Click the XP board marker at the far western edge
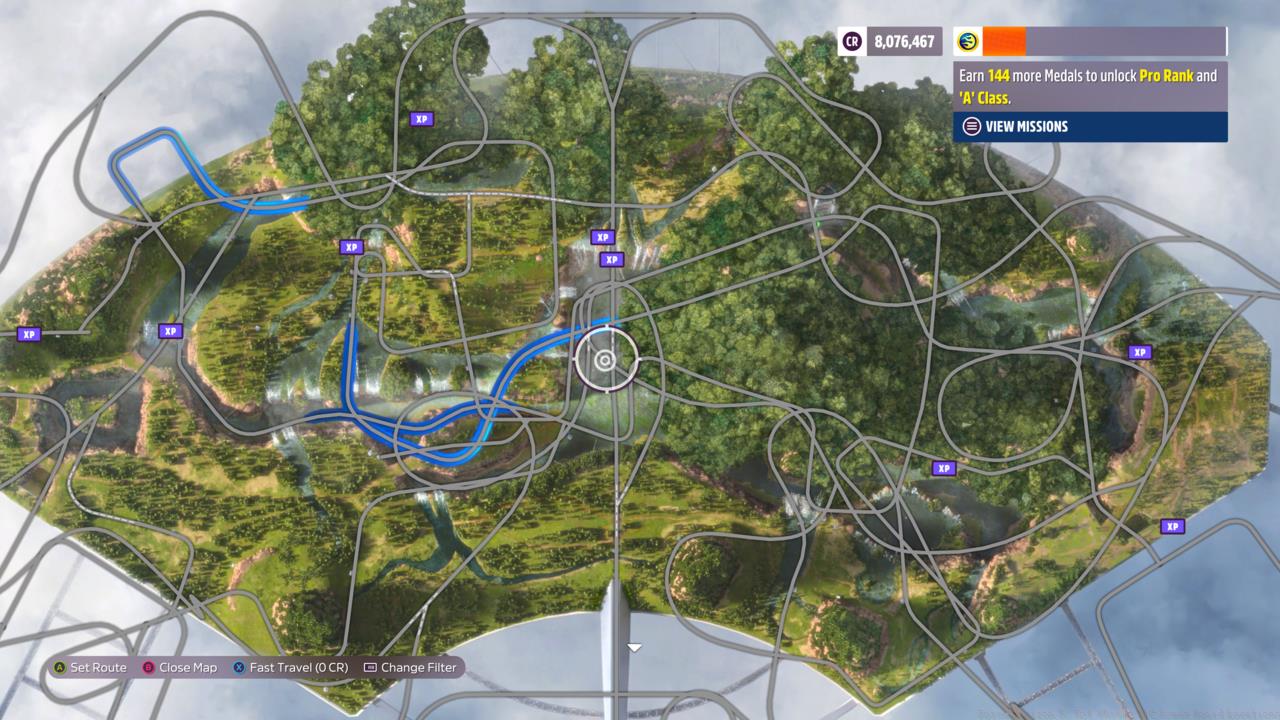 [x=28, y=333]
